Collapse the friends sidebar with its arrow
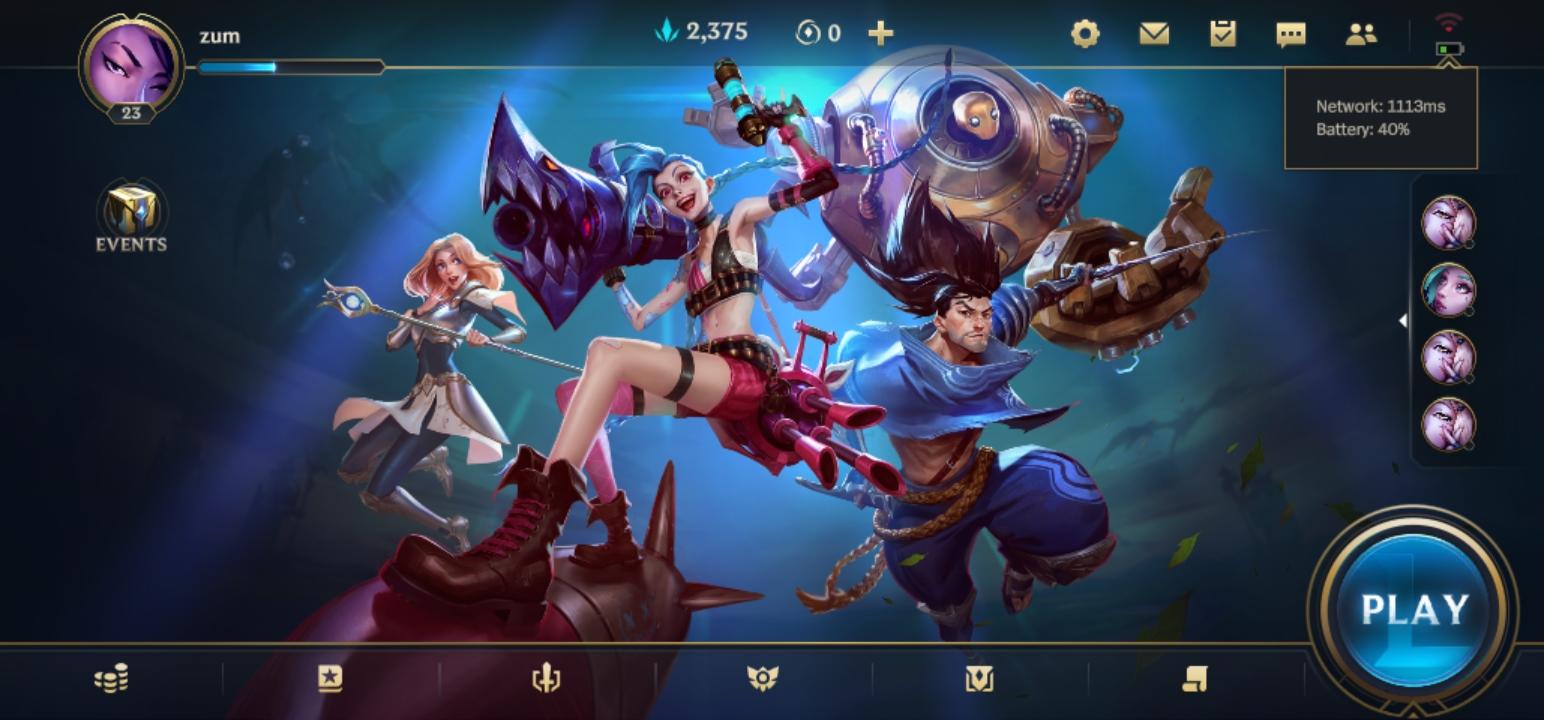Viewport: 1544px width, 720px height. 1404,320
